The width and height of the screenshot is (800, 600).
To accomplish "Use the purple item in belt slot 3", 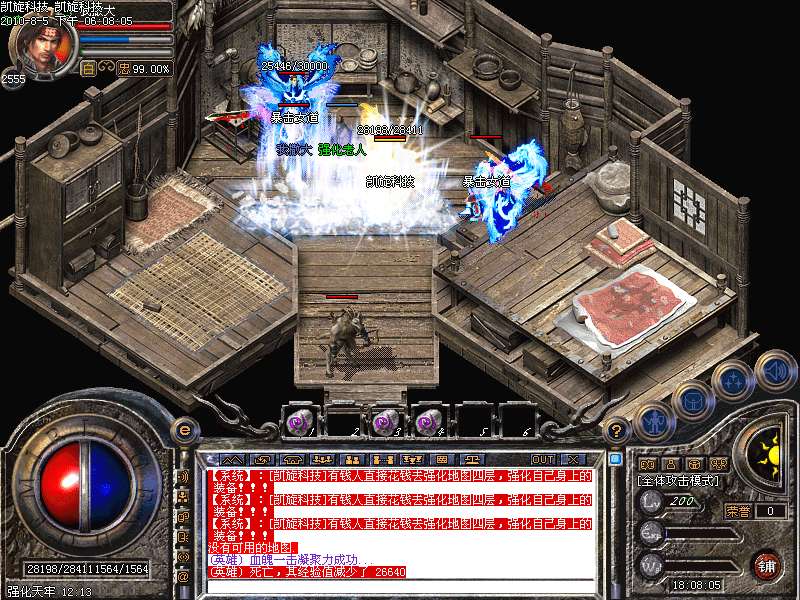I will 384,422.
